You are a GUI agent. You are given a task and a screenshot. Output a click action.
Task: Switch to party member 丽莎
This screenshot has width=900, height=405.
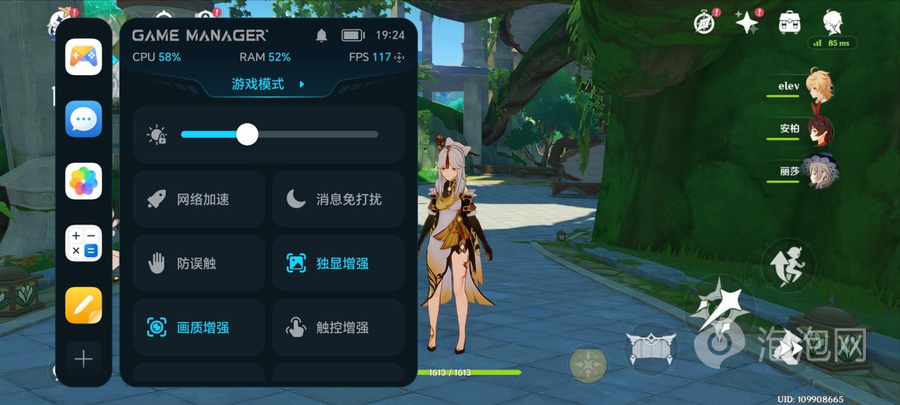pyautogui.click(x=818, y=171)
